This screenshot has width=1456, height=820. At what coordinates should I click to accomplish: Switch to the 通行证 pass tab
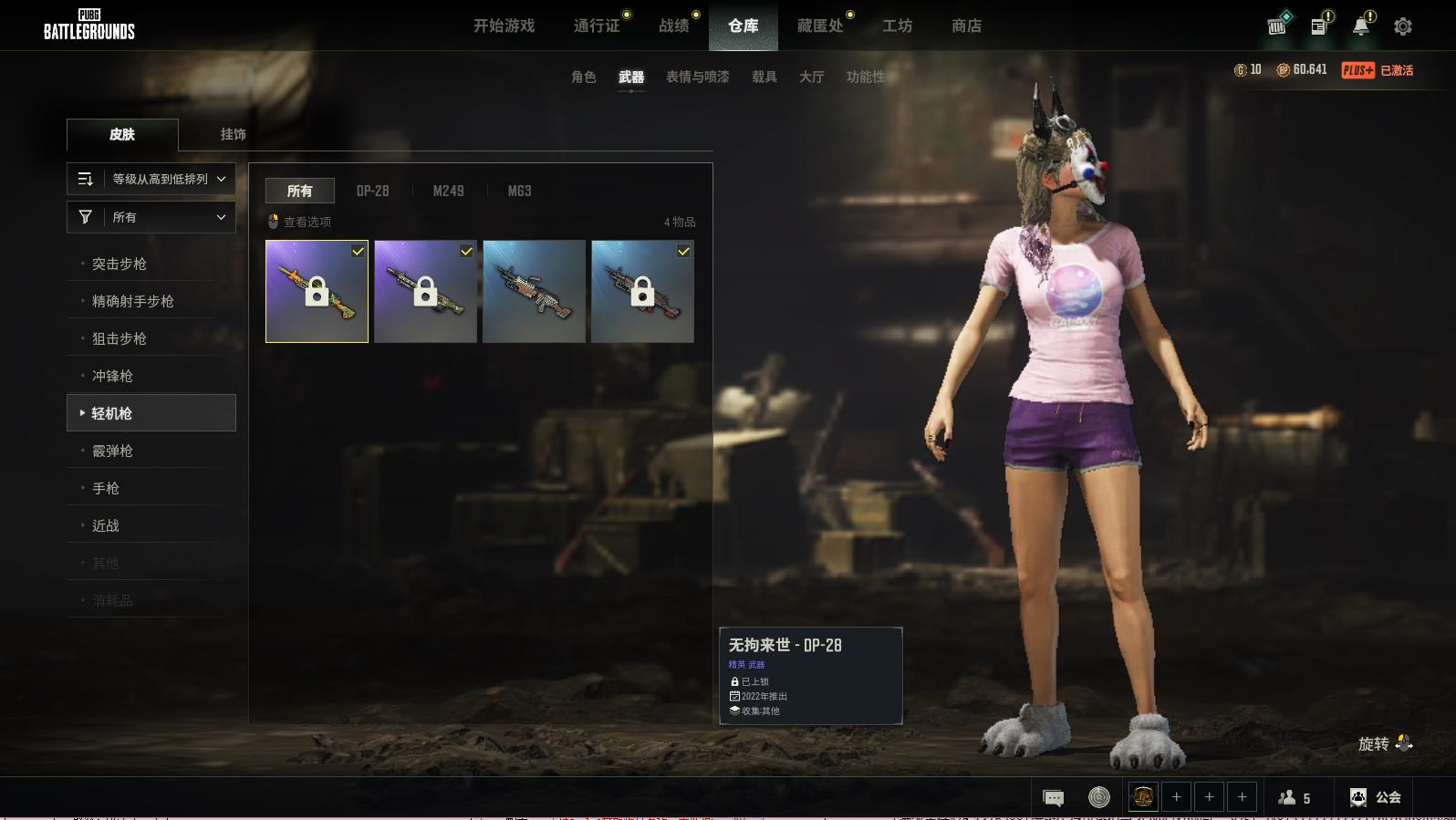597,26
